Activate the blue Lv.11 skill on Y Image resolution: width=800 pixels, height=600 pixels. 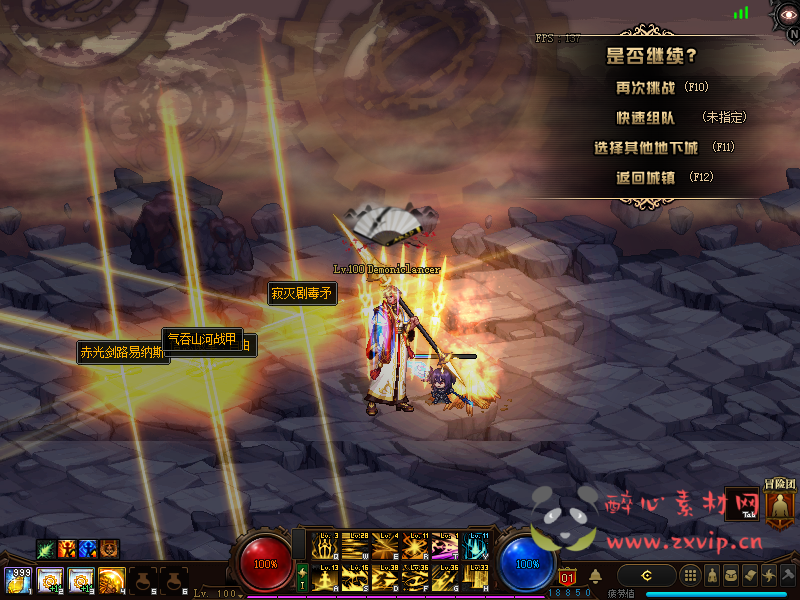click(476, 548)
